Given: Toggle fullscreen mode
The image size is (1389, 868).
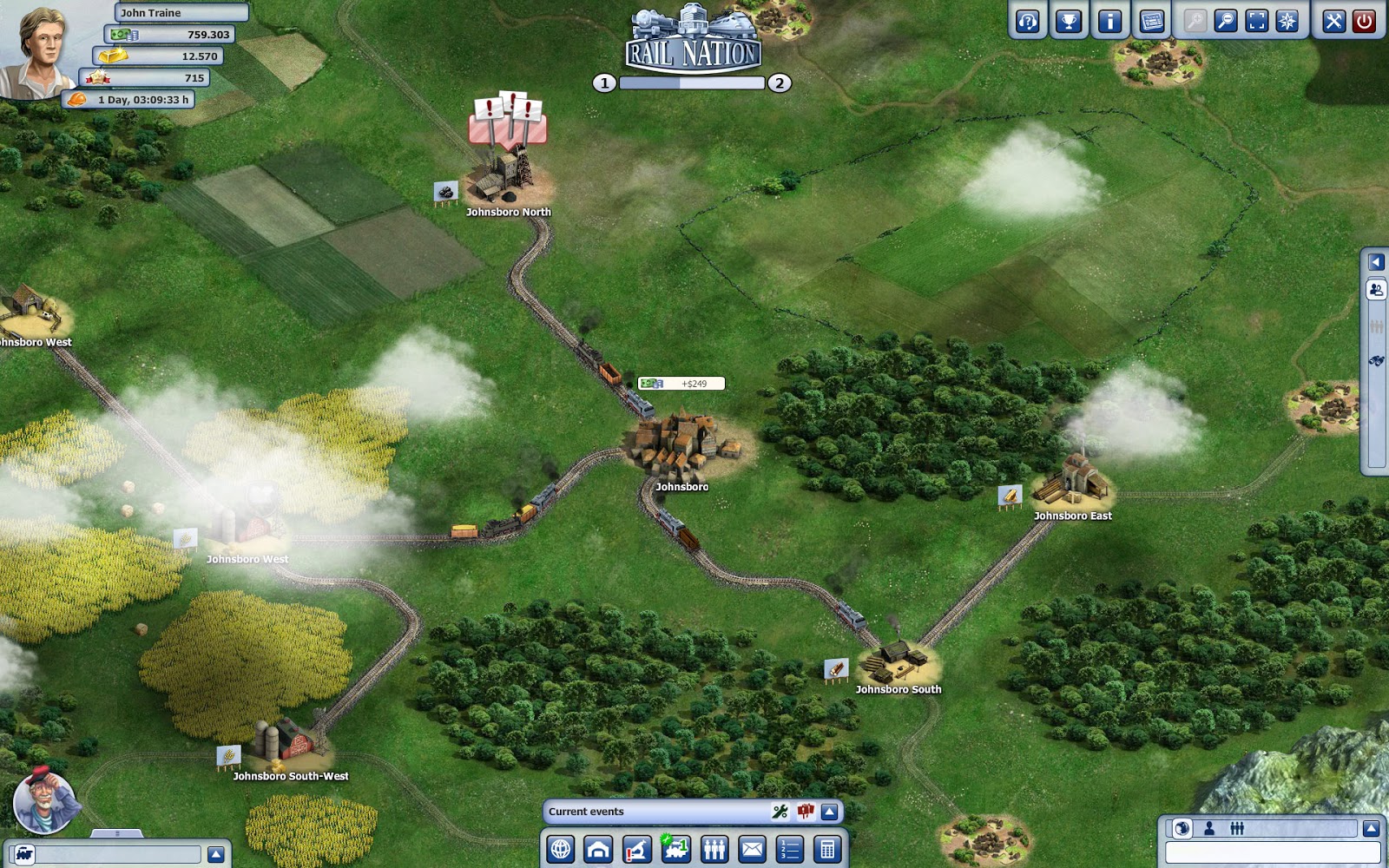Looking at the screenshot, I should tap(1255, 22).
